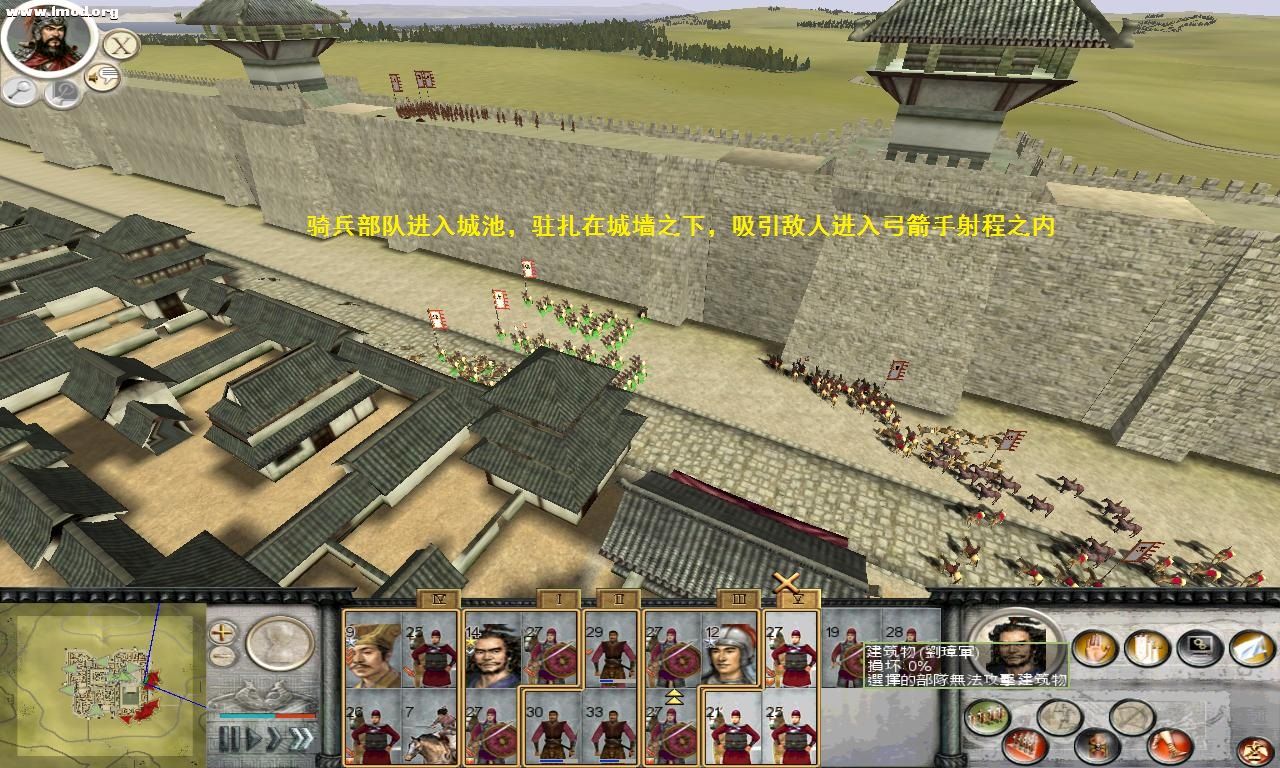Select the unit card showing 33 soldiers
Image resolution: width=1280 pixels, height=768 pixels.
pyautogui.click(x=610, y=732)
